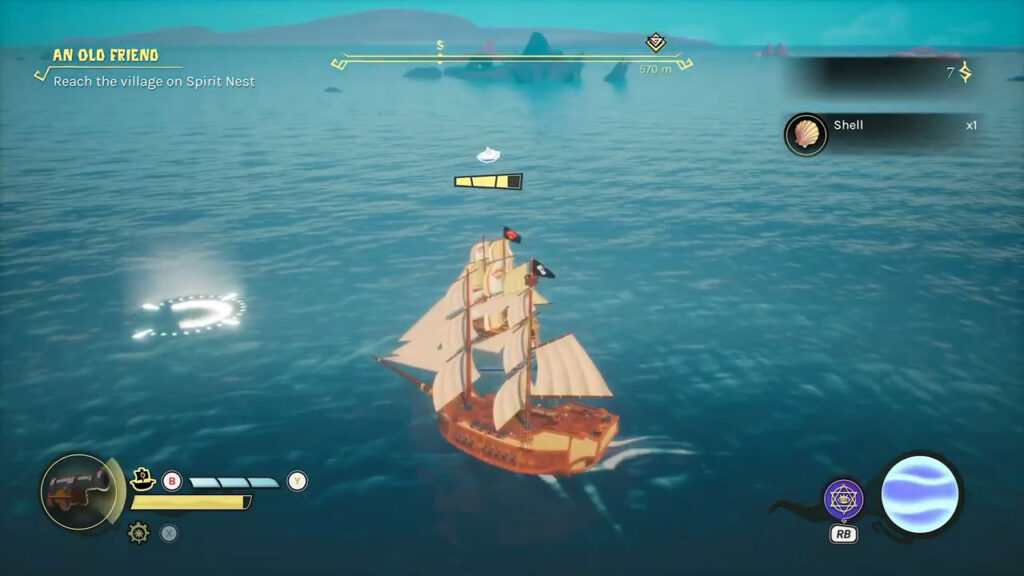1024x576 pixels.
Task: Click the gold star currency icon
Action: (966, 72)
